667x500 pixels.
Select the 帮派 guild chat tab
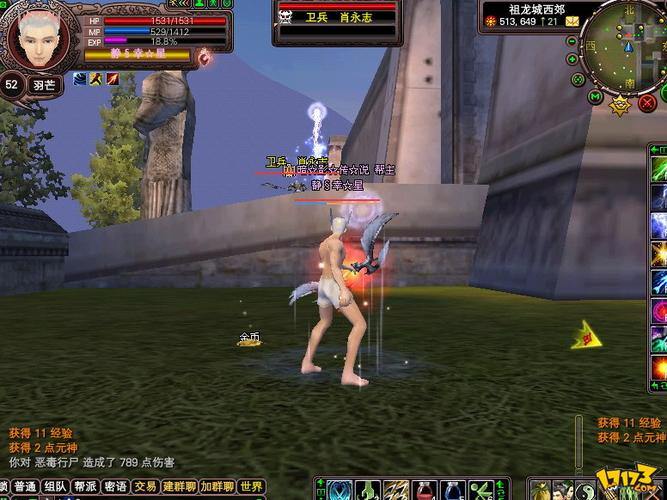[86, 487]
